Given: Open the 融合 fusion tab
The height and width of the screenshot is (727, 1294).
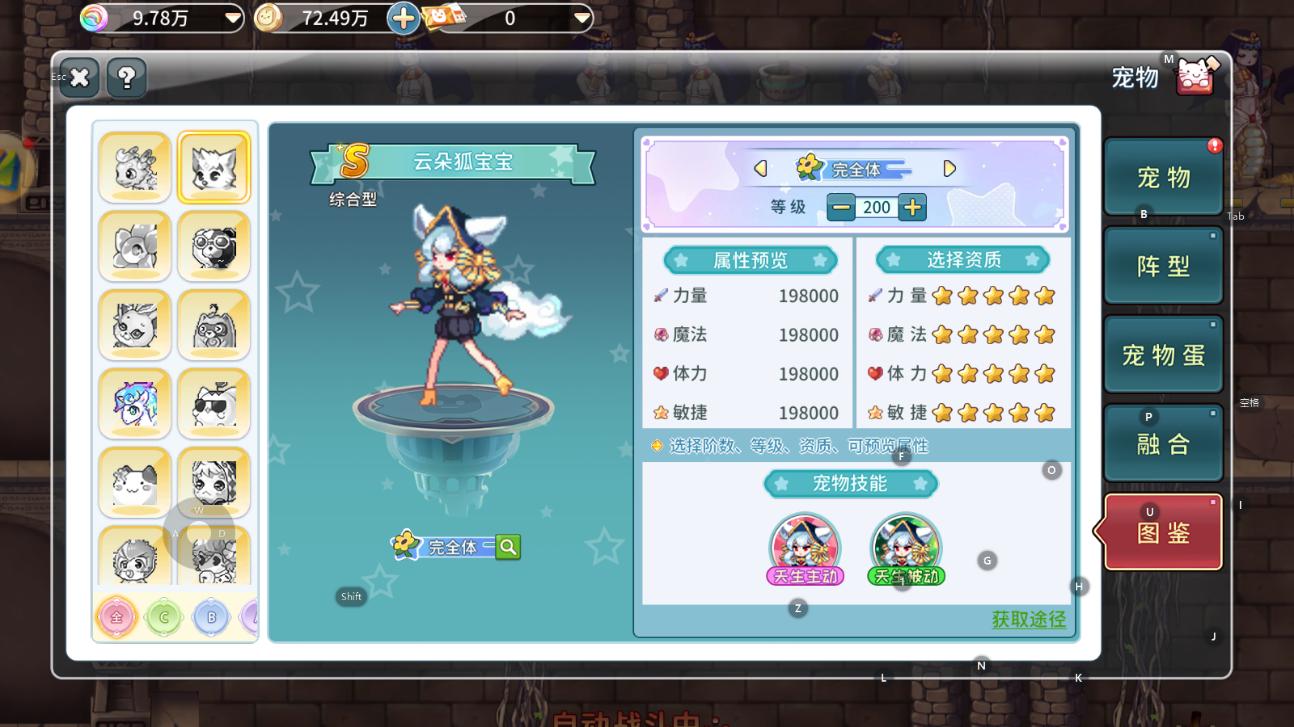Looking at the screenshot, I should [1163, 444].
